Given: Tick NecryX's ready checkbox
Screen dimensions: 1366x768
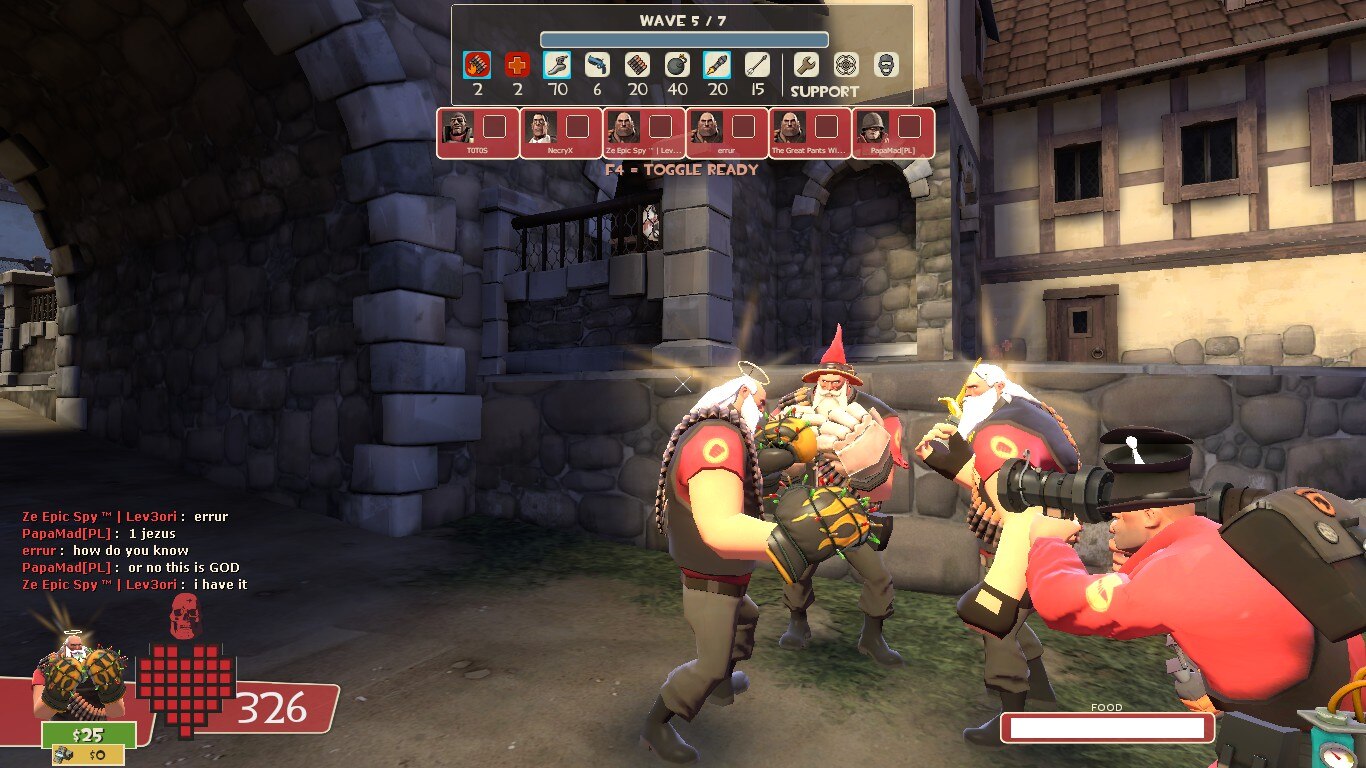Looking at the screenshot, I should [x=578, y=127].
